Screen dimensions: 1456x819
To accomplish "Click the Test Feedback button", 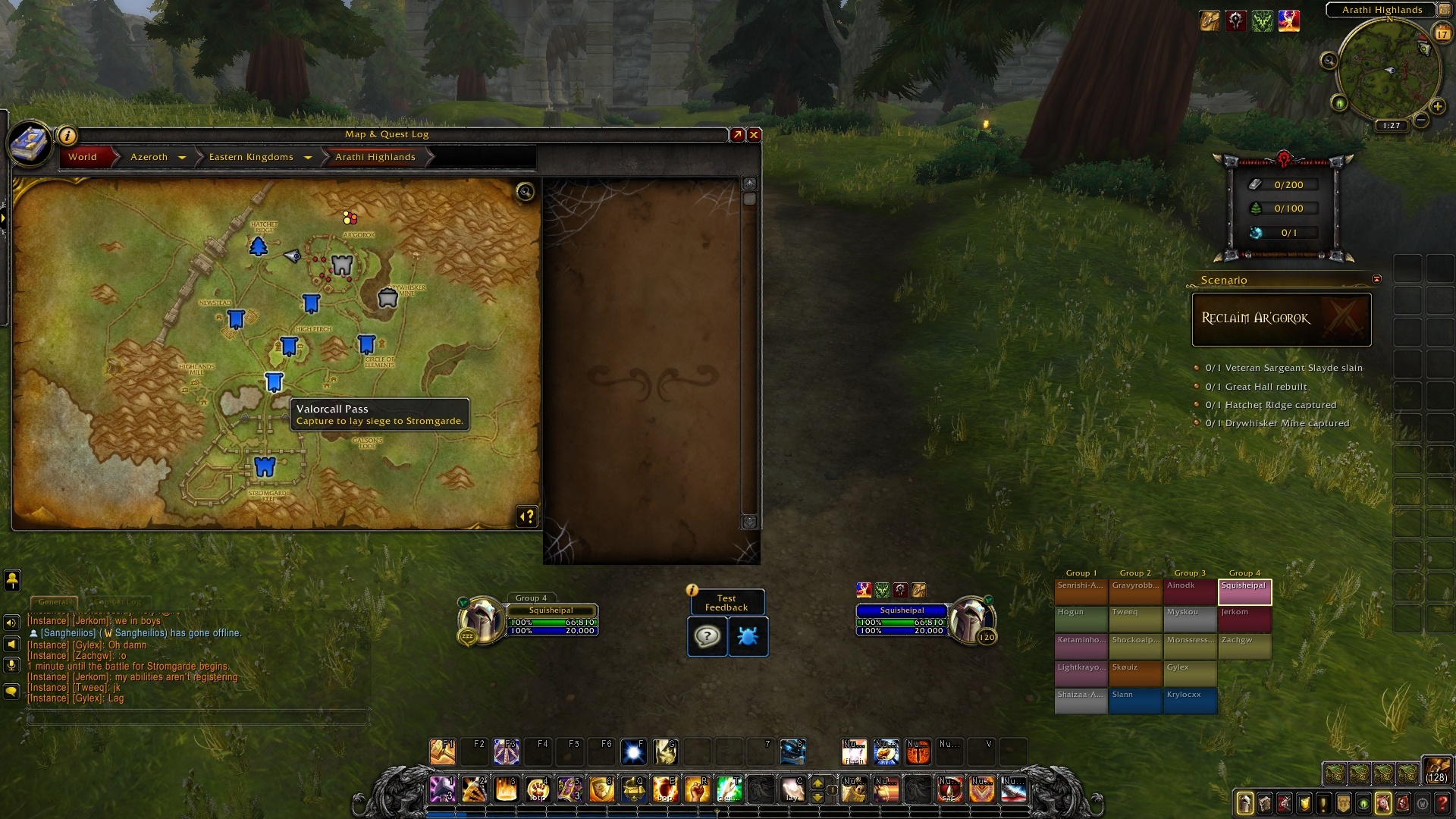I will pyautogui.click(x=727, y=602).
